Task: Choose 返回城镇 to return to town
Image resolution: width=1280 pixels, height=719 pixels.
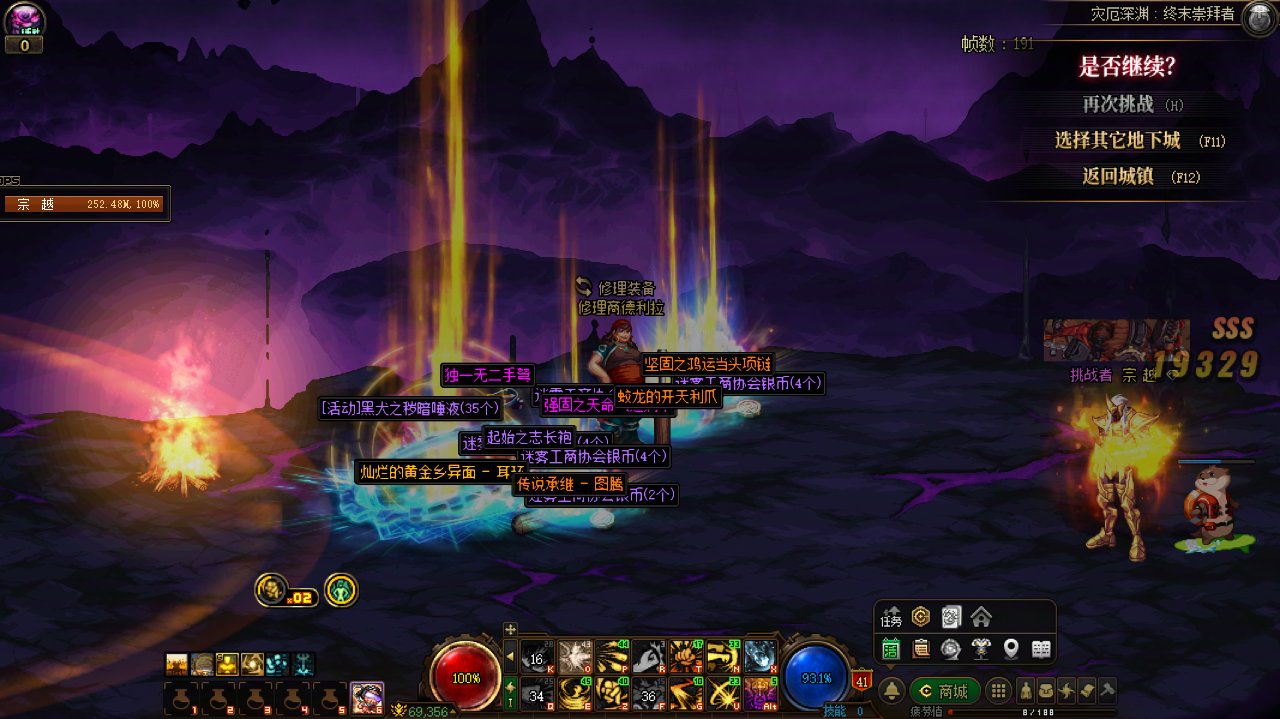Action: 1118,177
